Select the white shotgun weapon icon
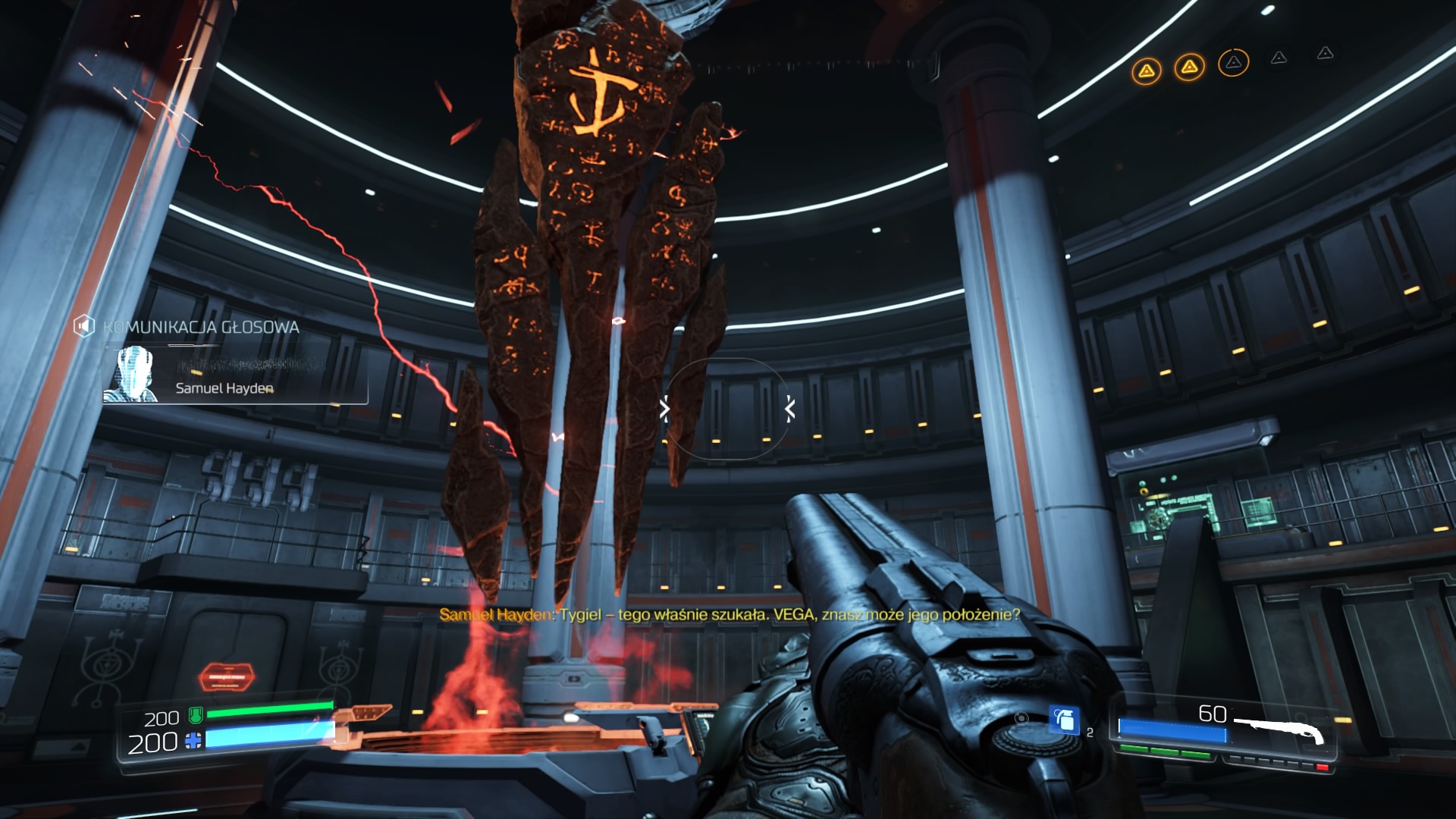Viewport: 1456px width, 819px height. (1280, 729)
